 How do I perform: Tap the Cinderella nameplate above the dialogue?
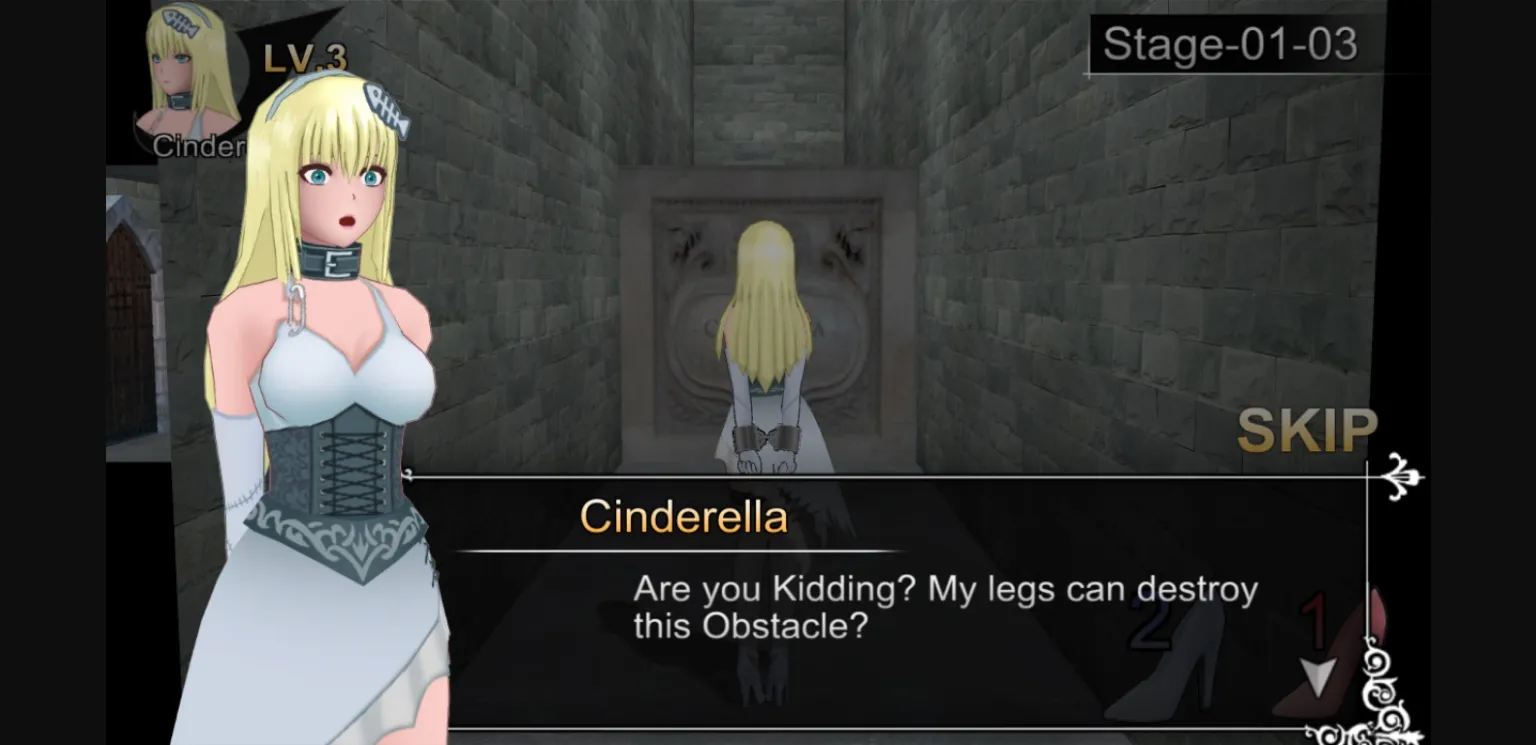click(x=686, y=517)
